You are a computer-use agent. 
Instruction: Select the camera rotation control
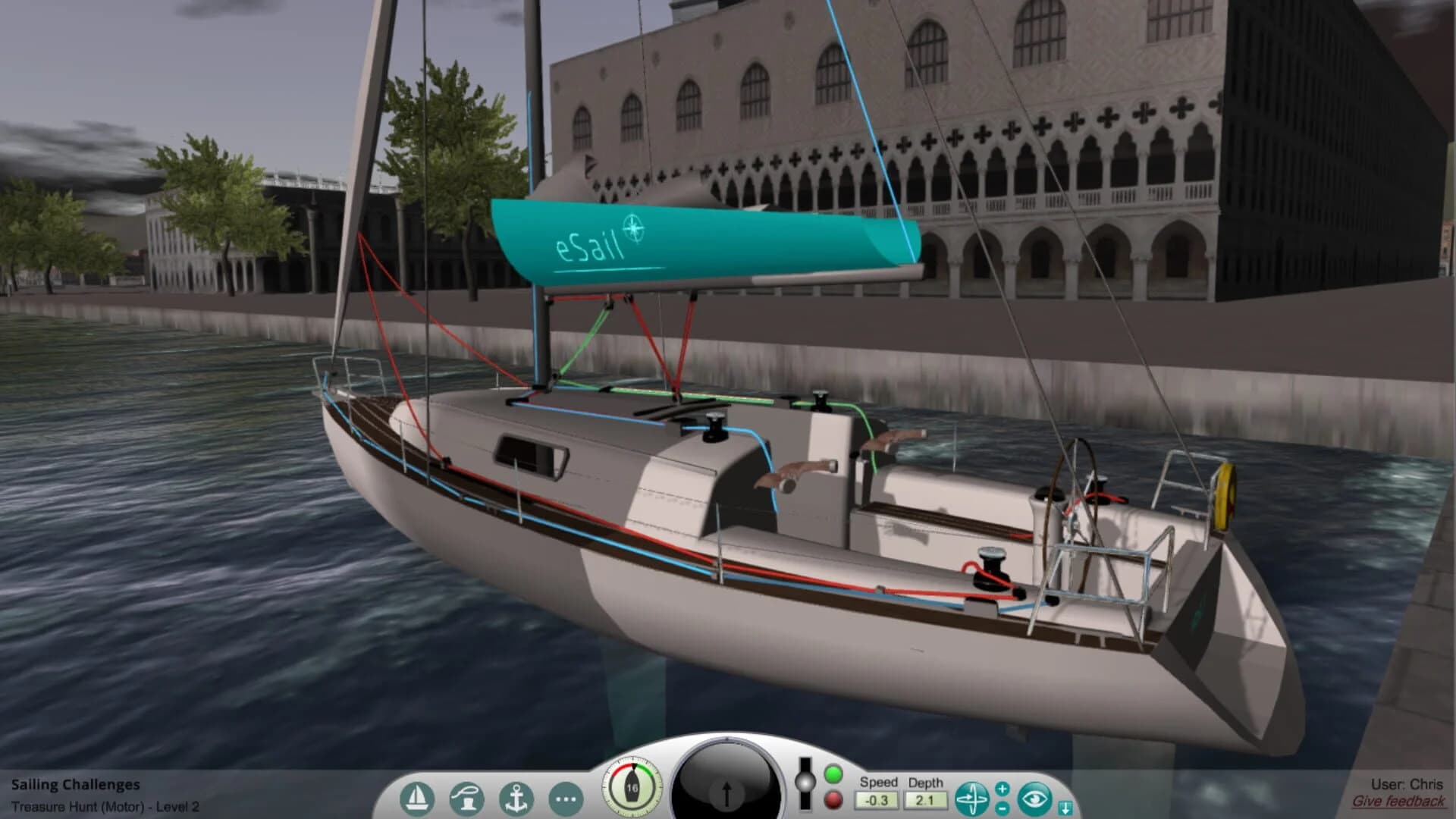tap(973, 796)
